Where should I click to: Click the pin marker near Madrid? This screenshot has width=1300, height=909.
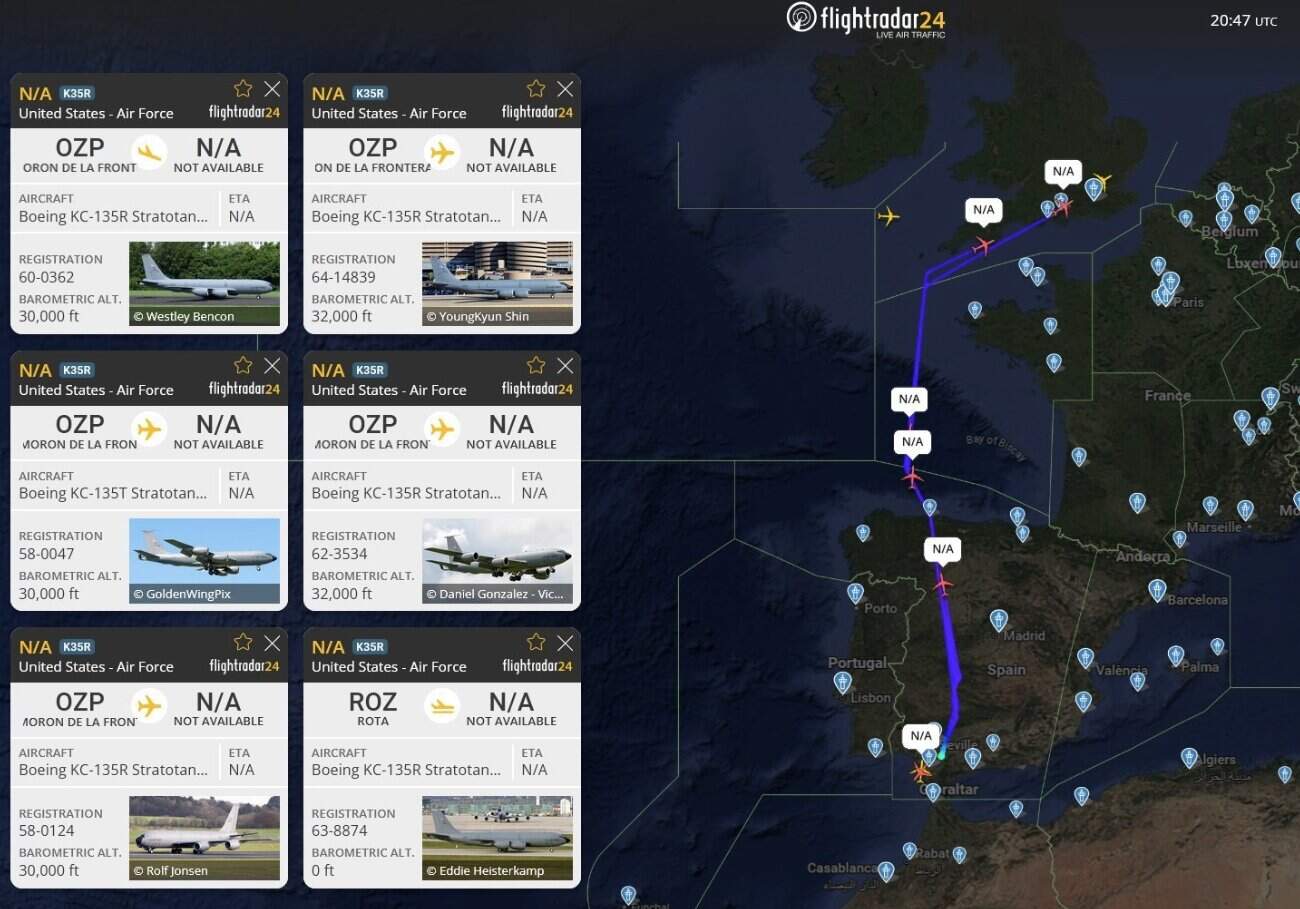[999, 622]
